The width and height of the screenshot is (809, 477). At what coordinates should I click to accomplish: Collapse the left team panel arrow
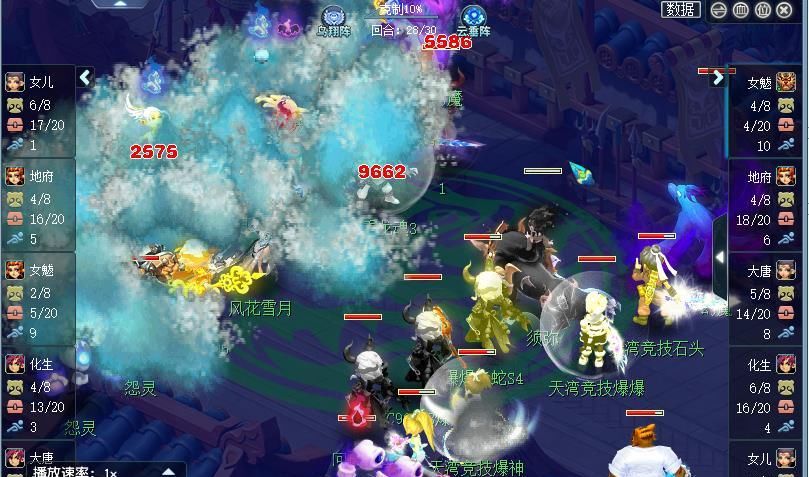[x=85, y=77]
